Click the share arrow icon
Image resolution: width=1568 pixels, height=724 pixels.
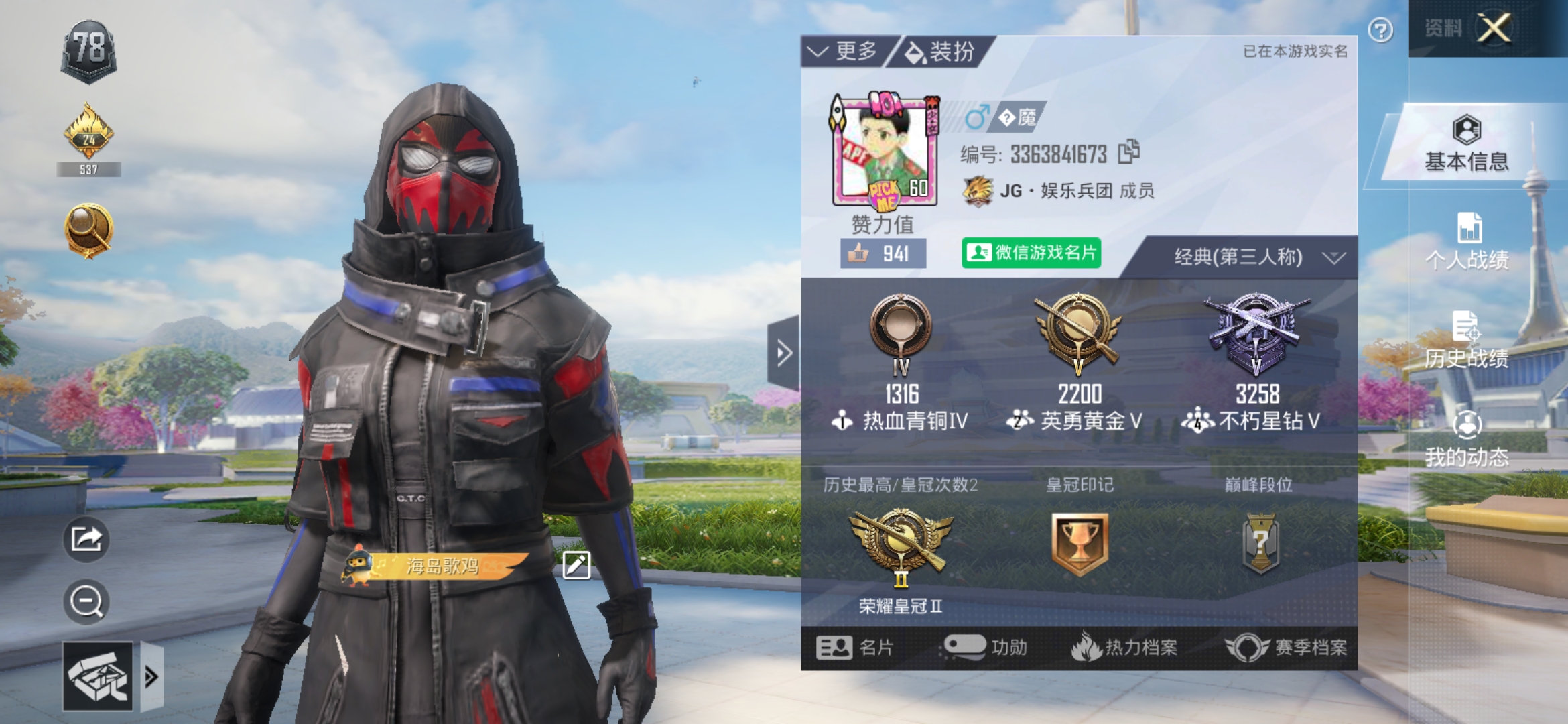coord(86,539)
